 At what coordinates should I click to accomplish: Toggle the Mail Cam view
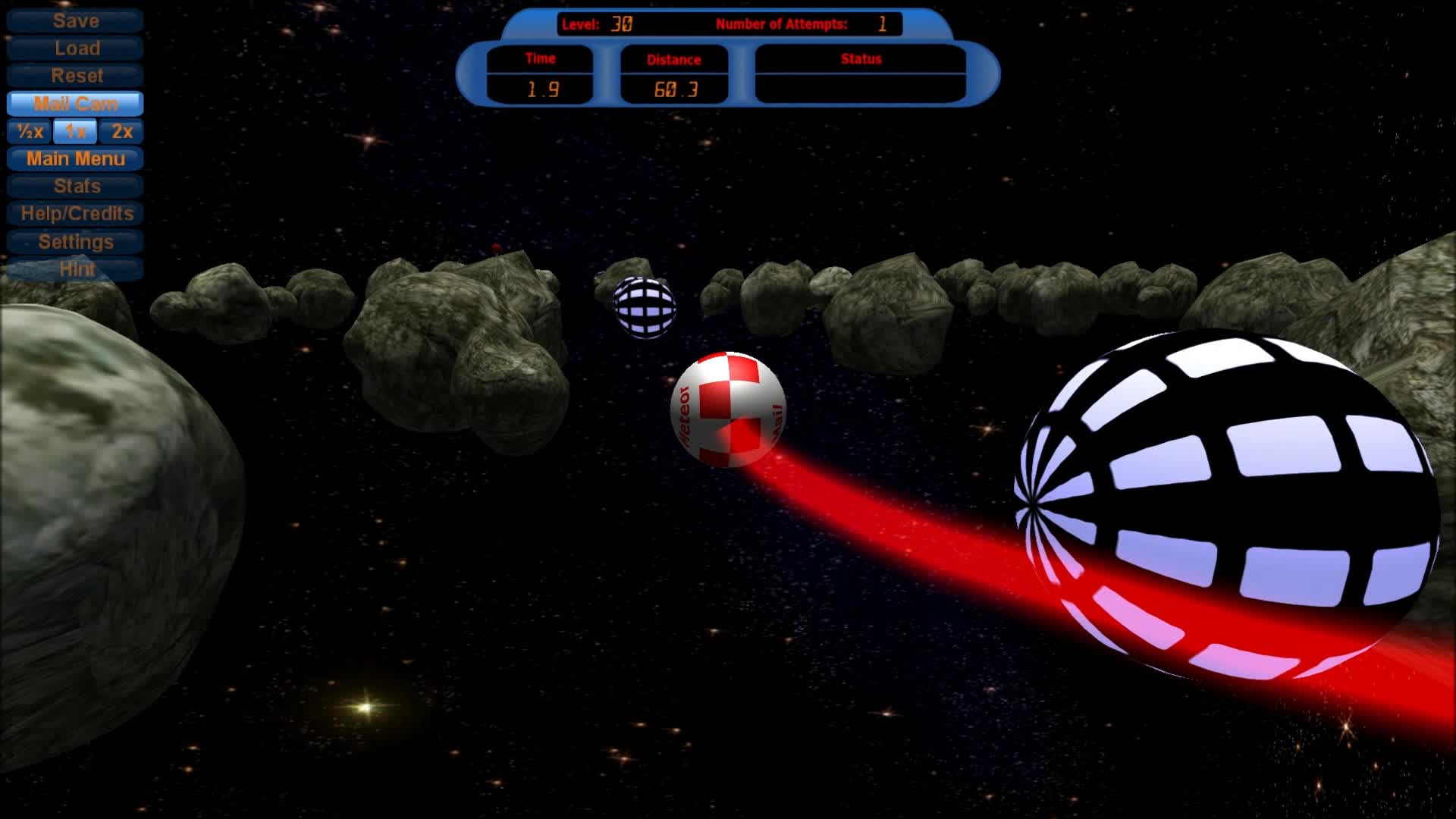(74, 103)
